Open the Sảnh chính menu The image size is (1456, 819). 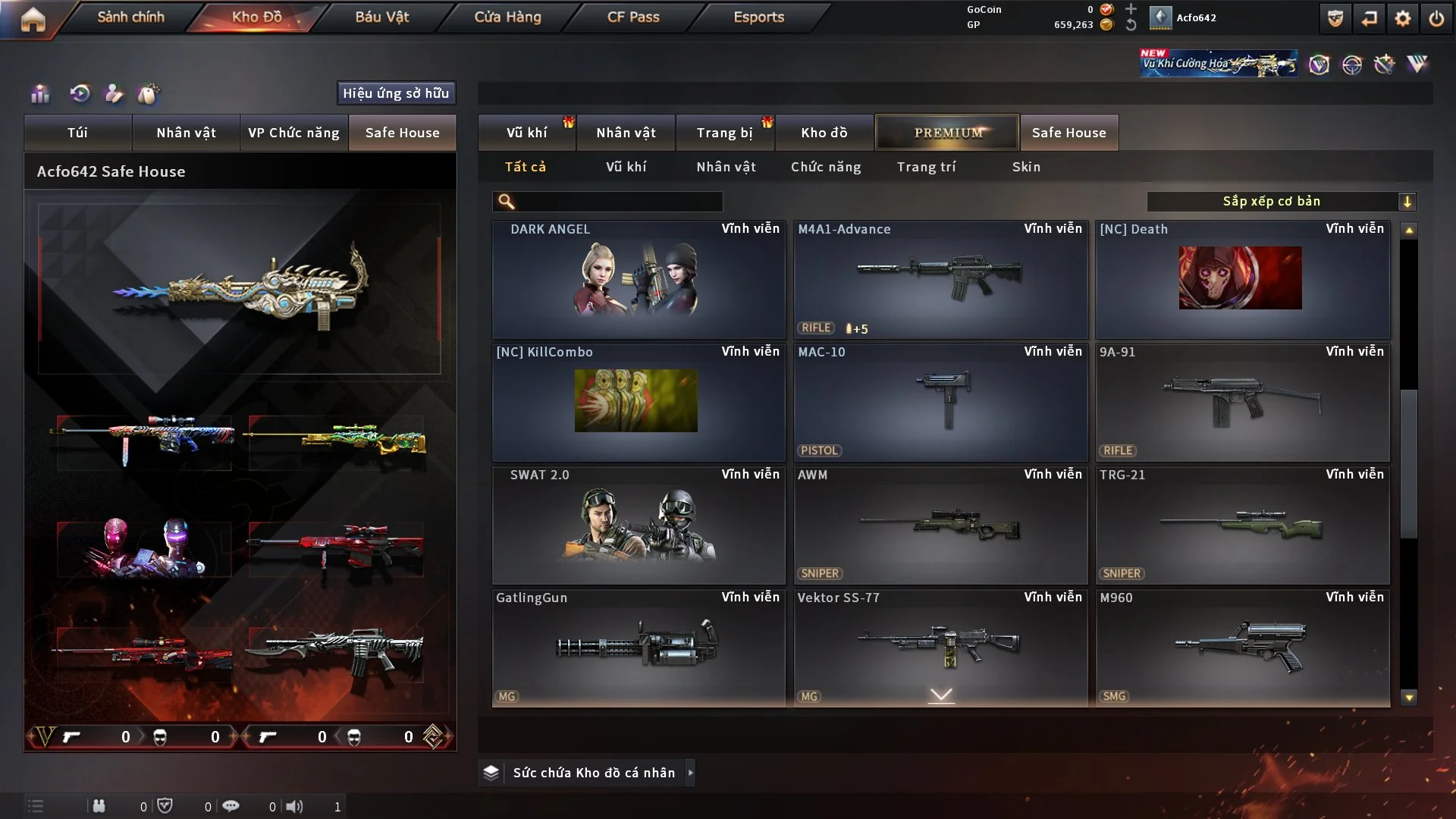click(130, 17)
